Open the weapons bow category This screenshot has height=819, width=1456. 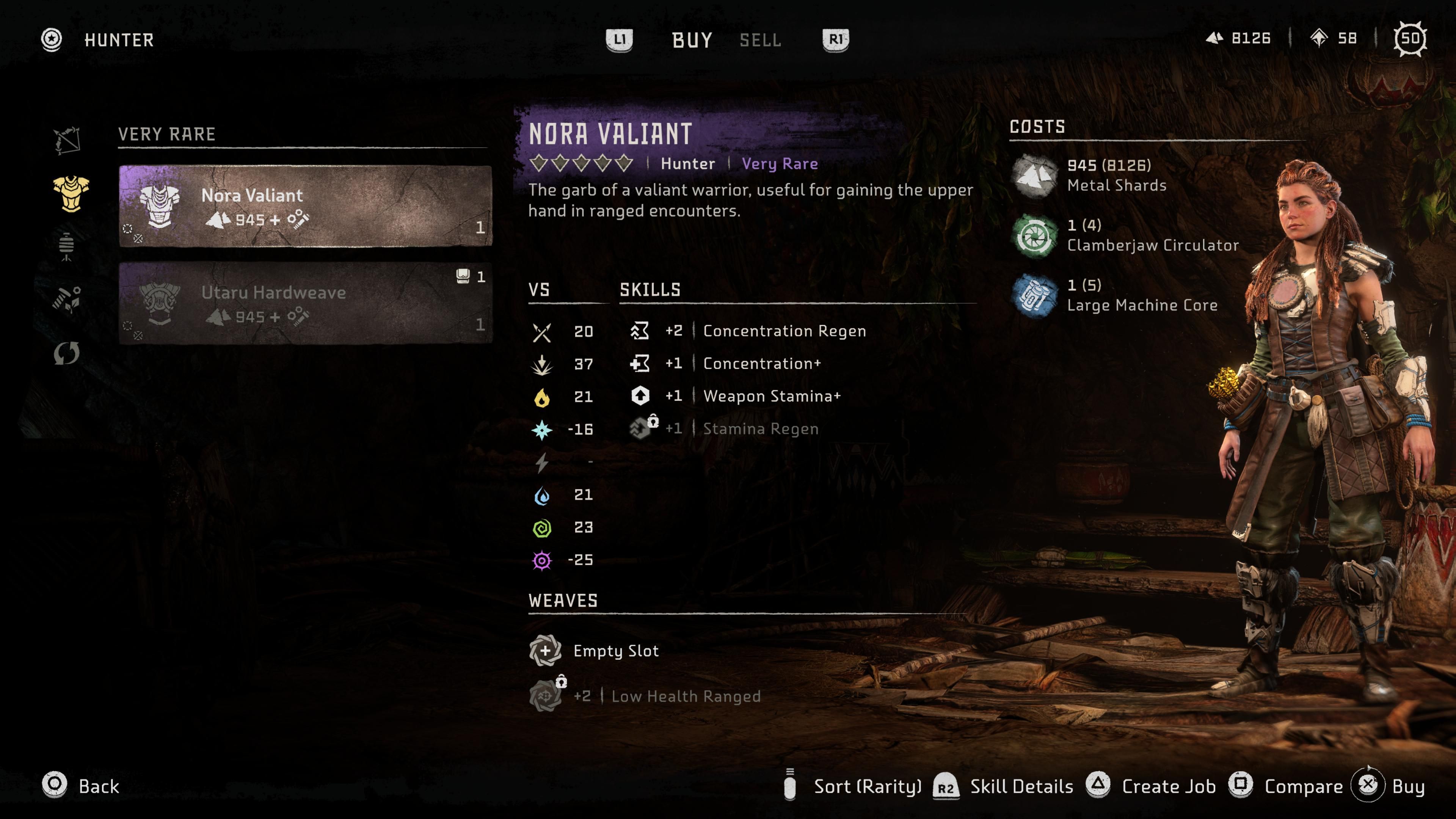point(67,140)
